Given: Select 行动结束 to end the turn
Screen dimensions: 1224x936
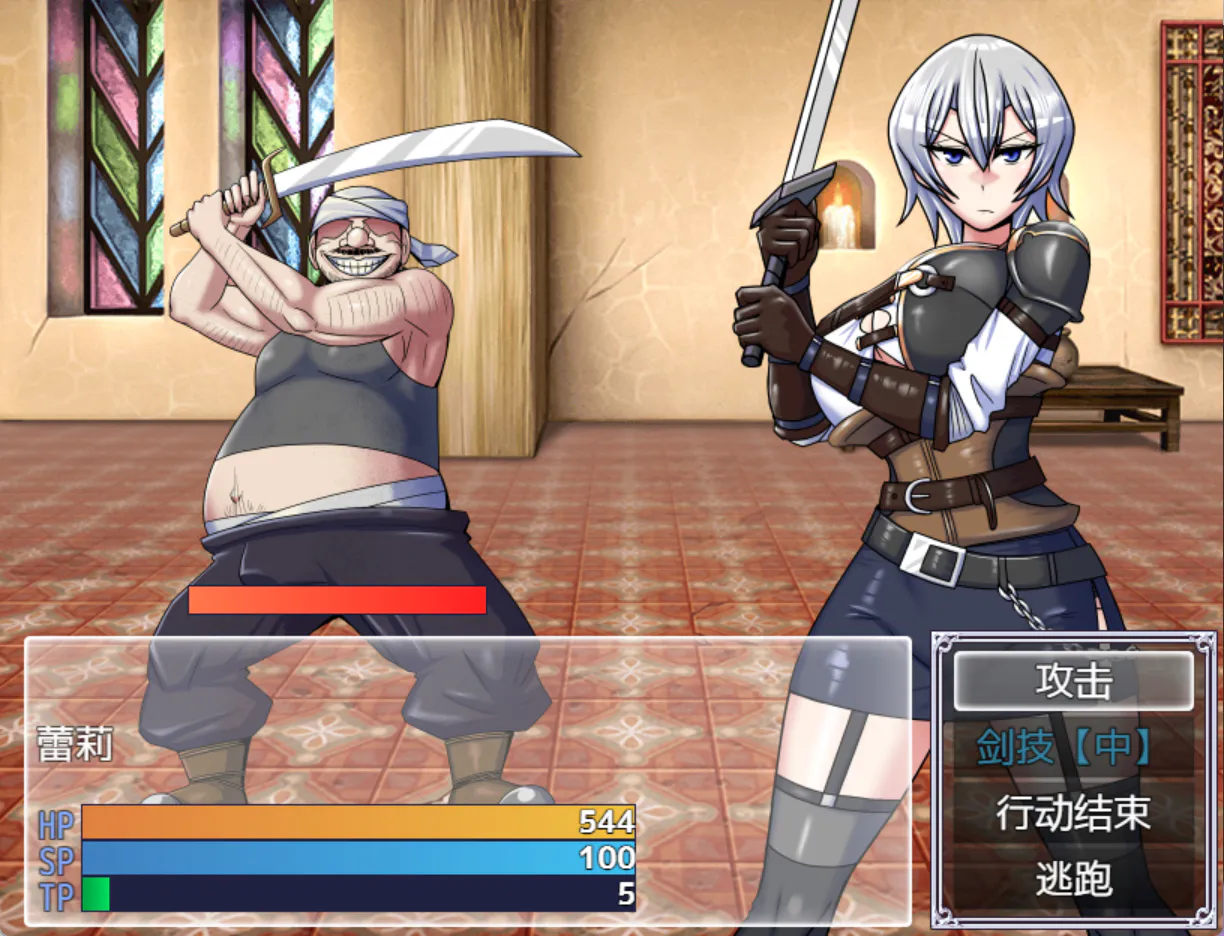Looking at the screenshot, I should (1073, 814).
